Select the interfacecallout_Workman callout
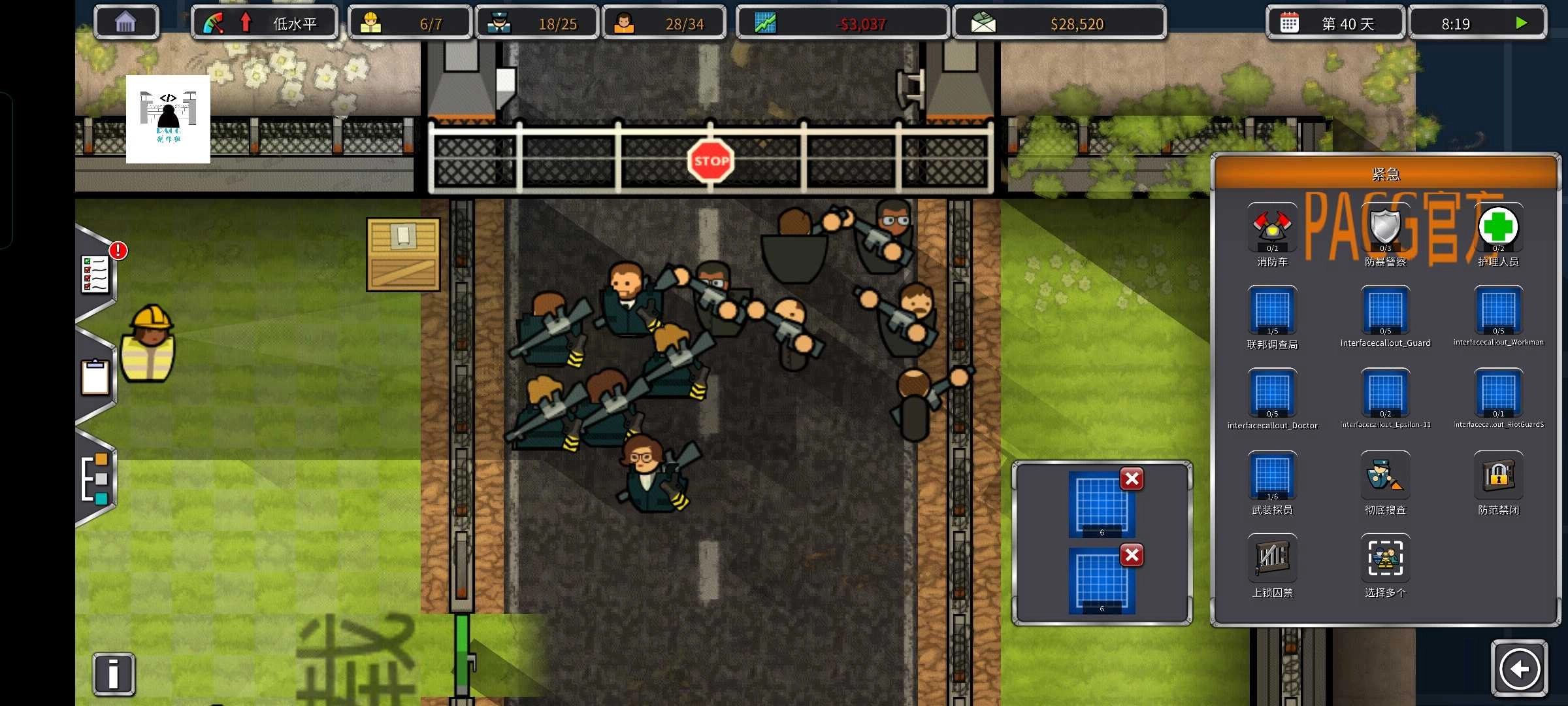1568x706 pixels. (x=1498, y=311)
